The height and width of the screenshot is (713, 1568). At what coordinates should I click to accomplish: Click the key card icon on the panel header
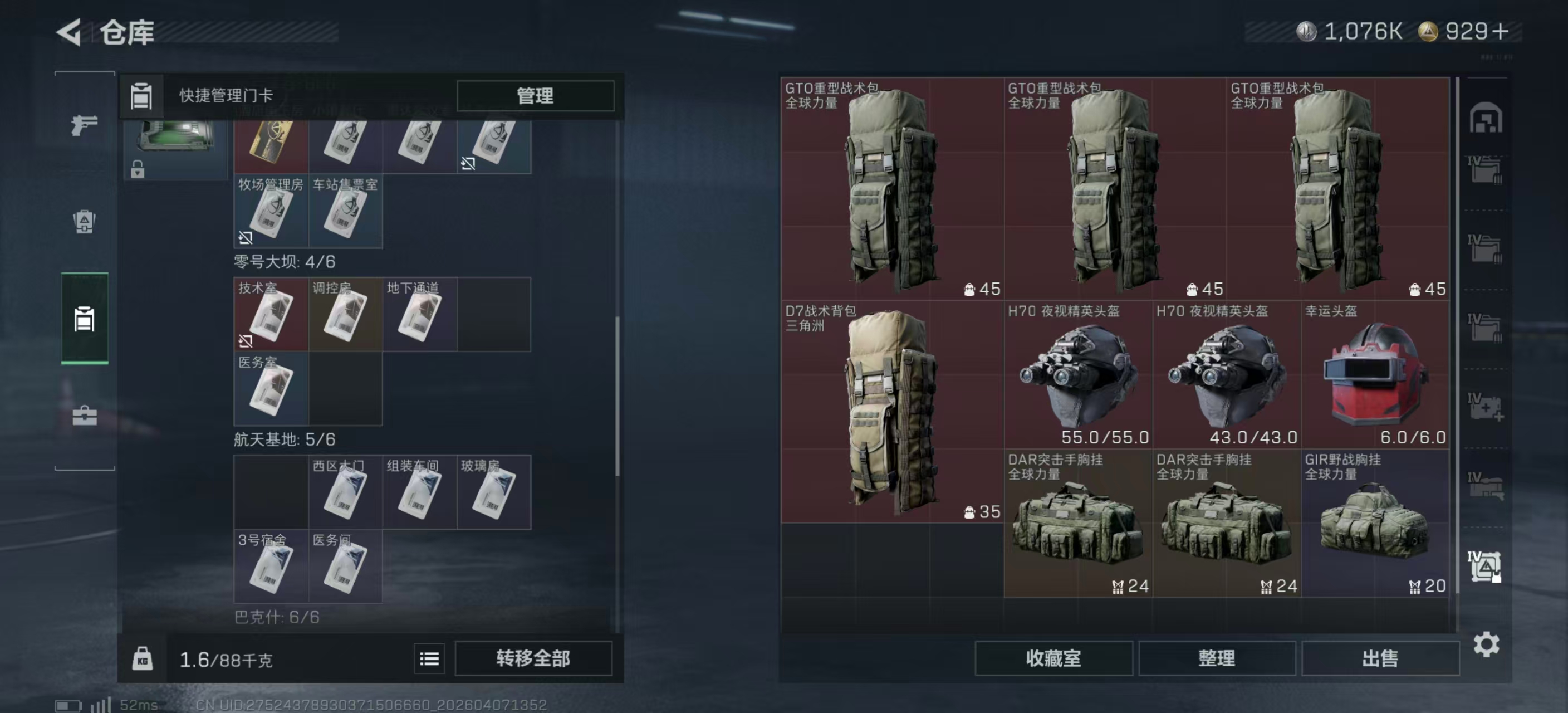coord(142,96)
